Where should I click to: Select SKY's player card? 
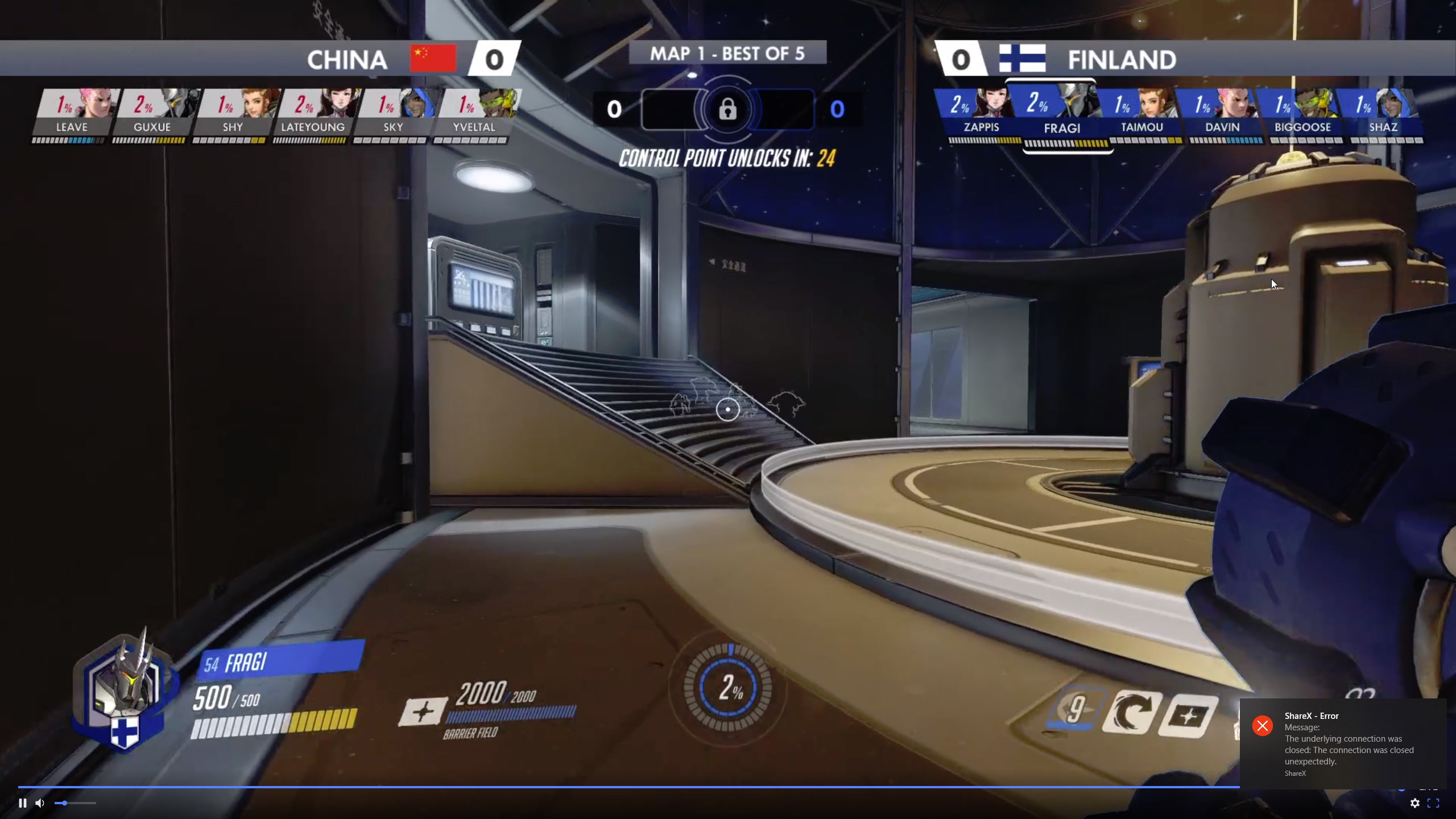click(393, 114)
